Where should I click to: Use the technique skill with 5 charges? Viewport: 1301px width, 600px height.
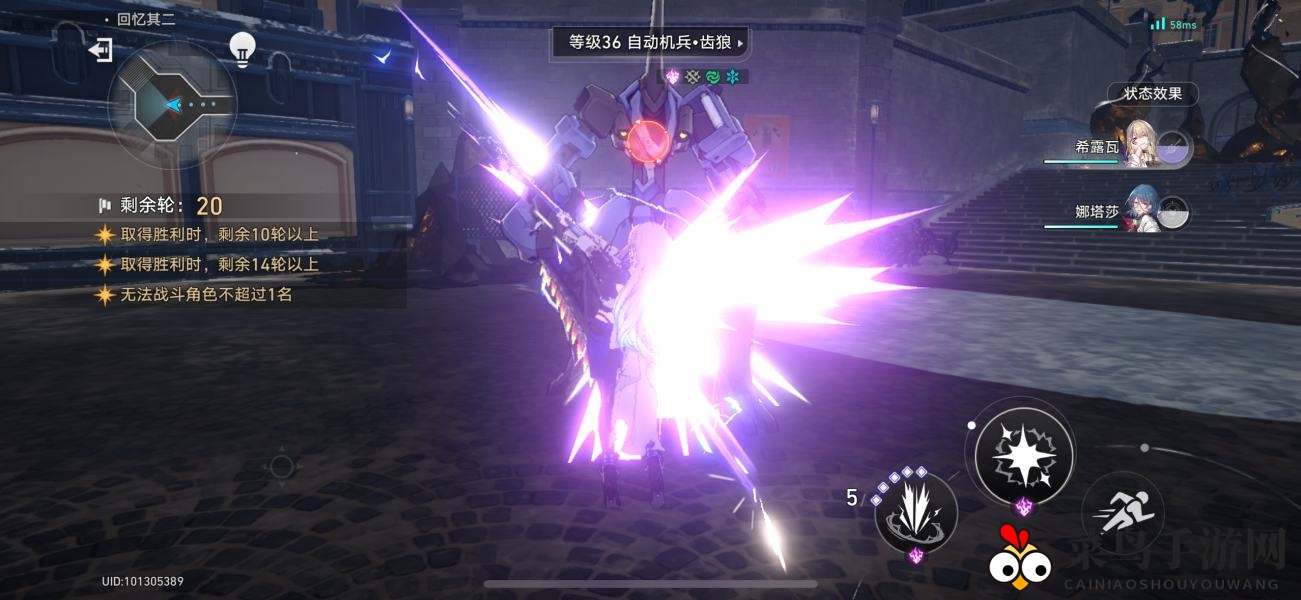(914, 512)
